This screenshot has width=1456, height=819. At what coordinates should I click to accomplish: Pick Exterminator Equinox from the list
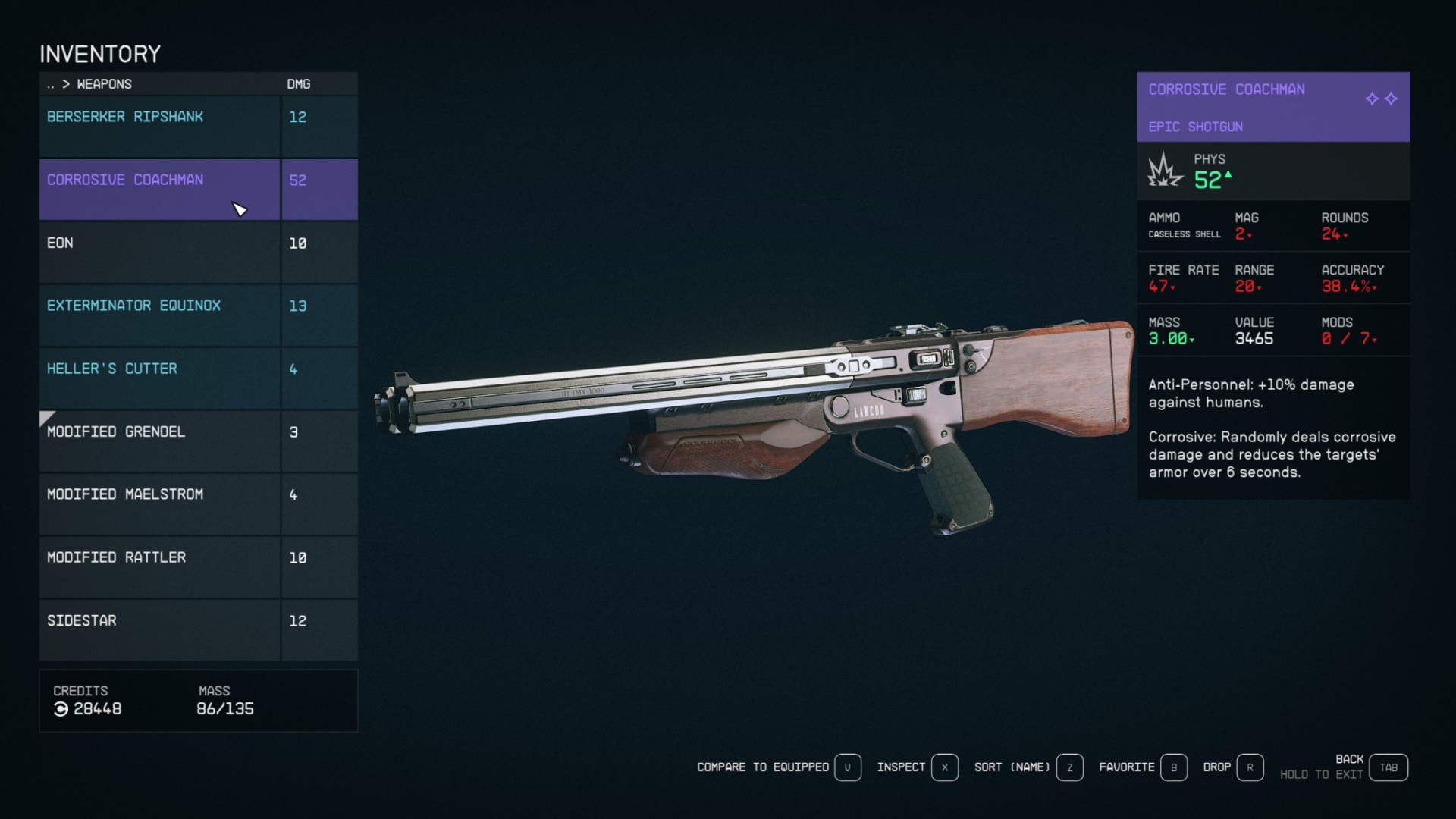click(x=159, y=315)
